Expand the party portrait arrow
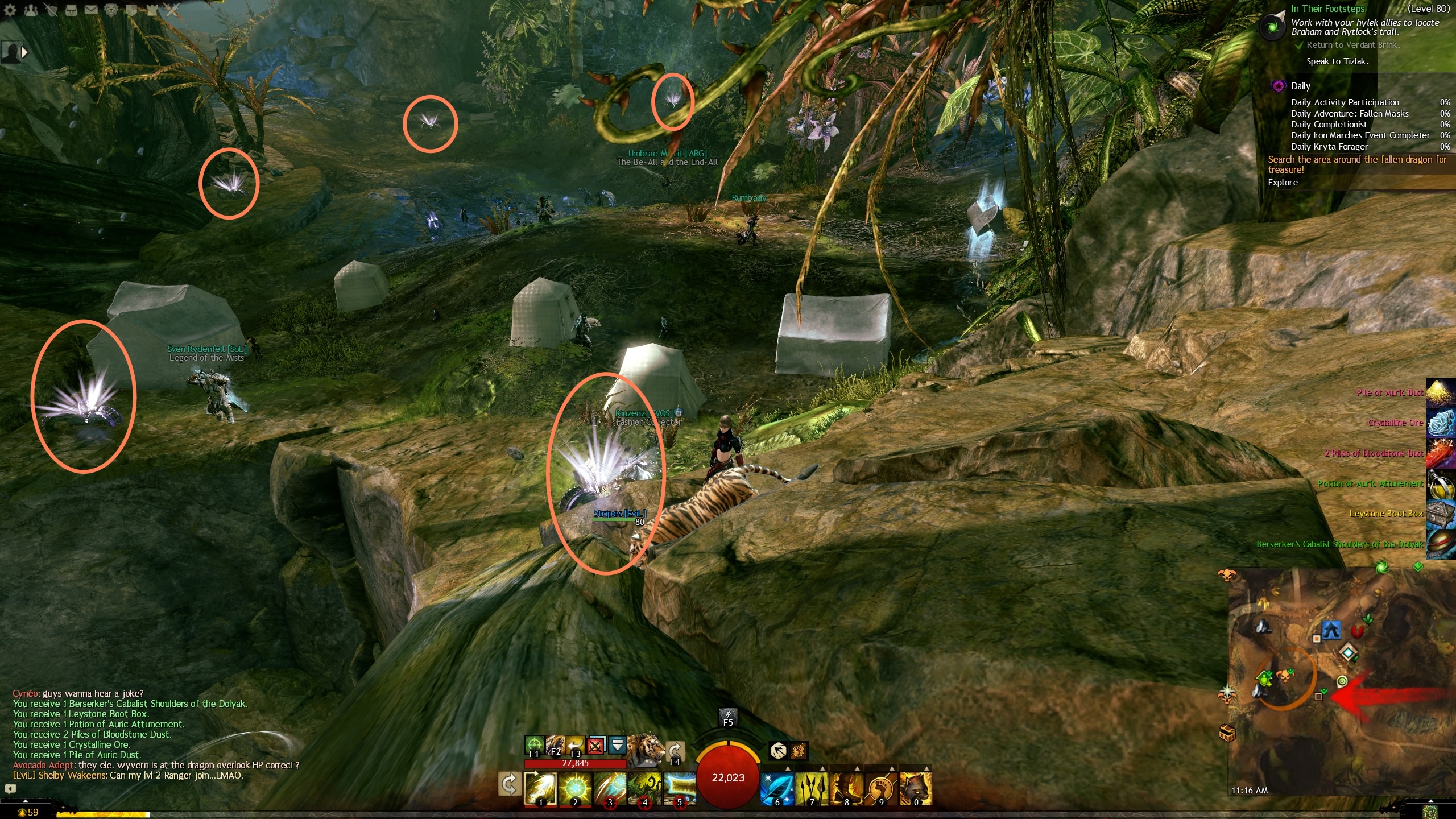Screen dimensions: 1456x819 coord(24,52)
